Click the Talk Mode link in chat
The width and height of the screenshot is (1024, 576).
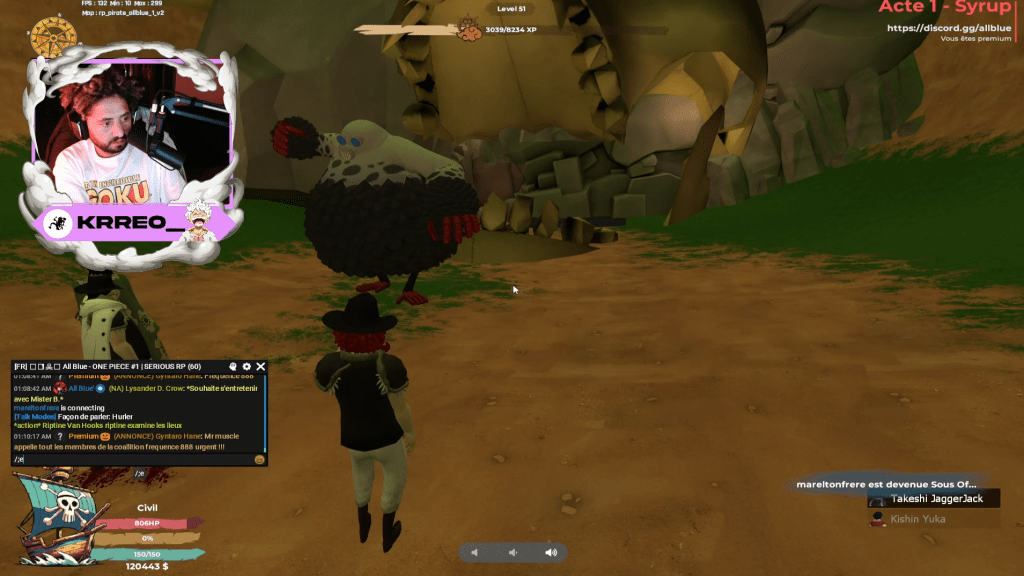click(34, 416)
